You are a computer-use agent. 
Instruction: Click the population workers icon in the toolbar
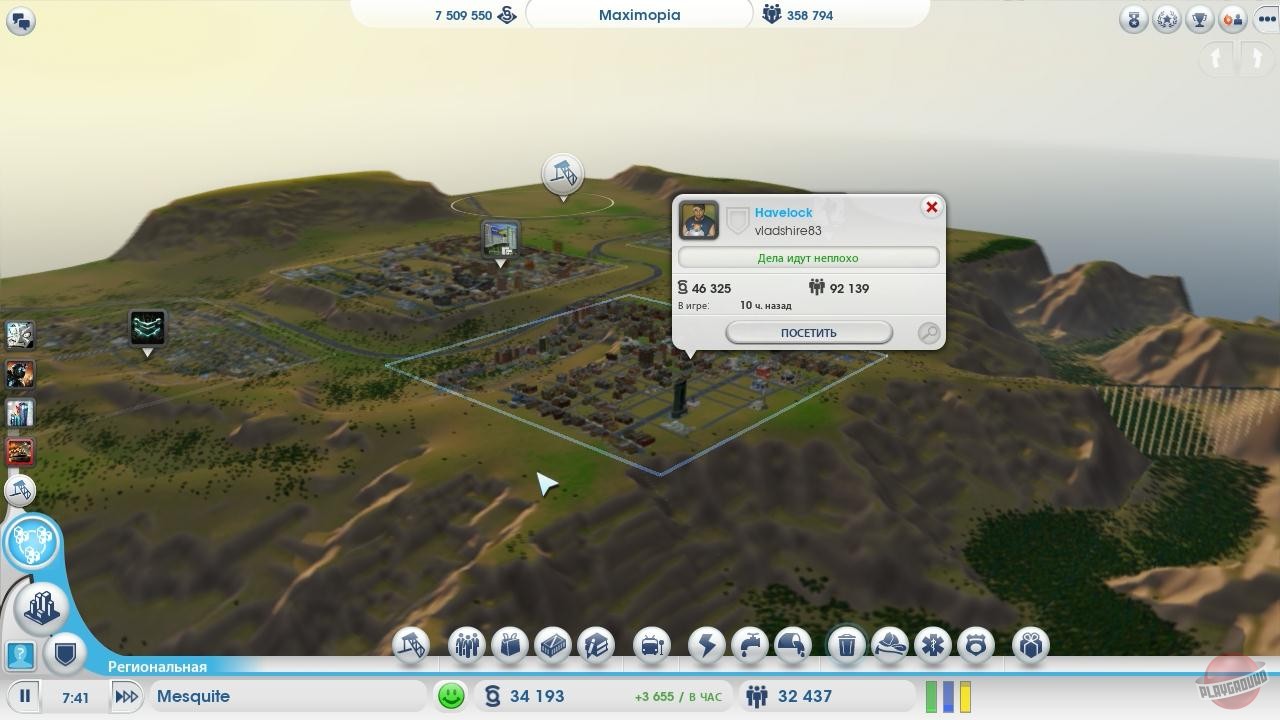pos(466,645)
